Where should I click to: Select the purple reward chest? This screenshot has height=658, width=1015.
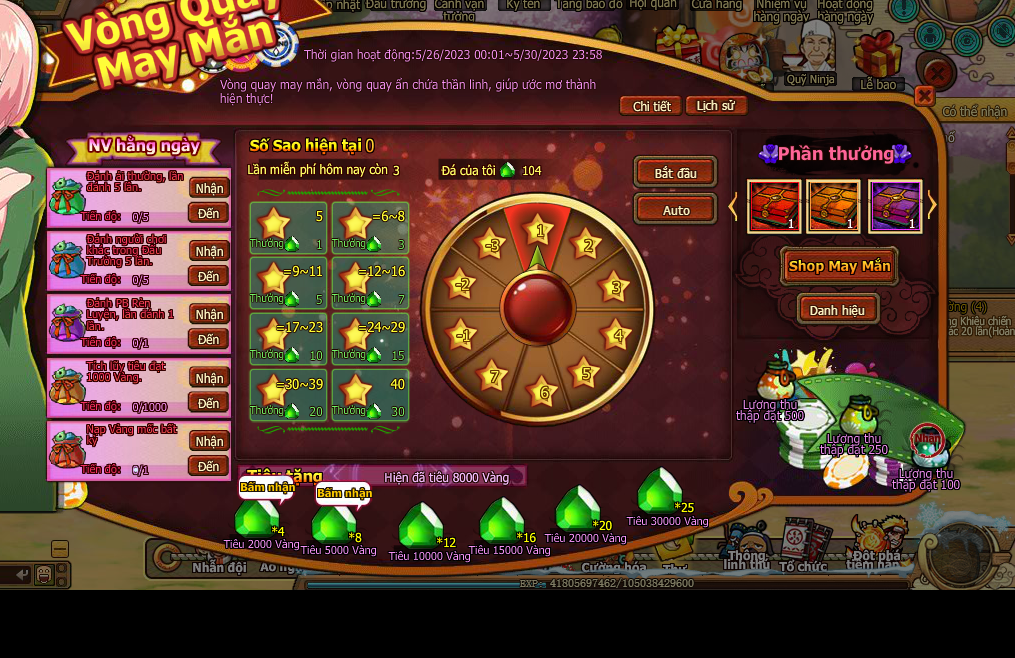pos(894,206)
